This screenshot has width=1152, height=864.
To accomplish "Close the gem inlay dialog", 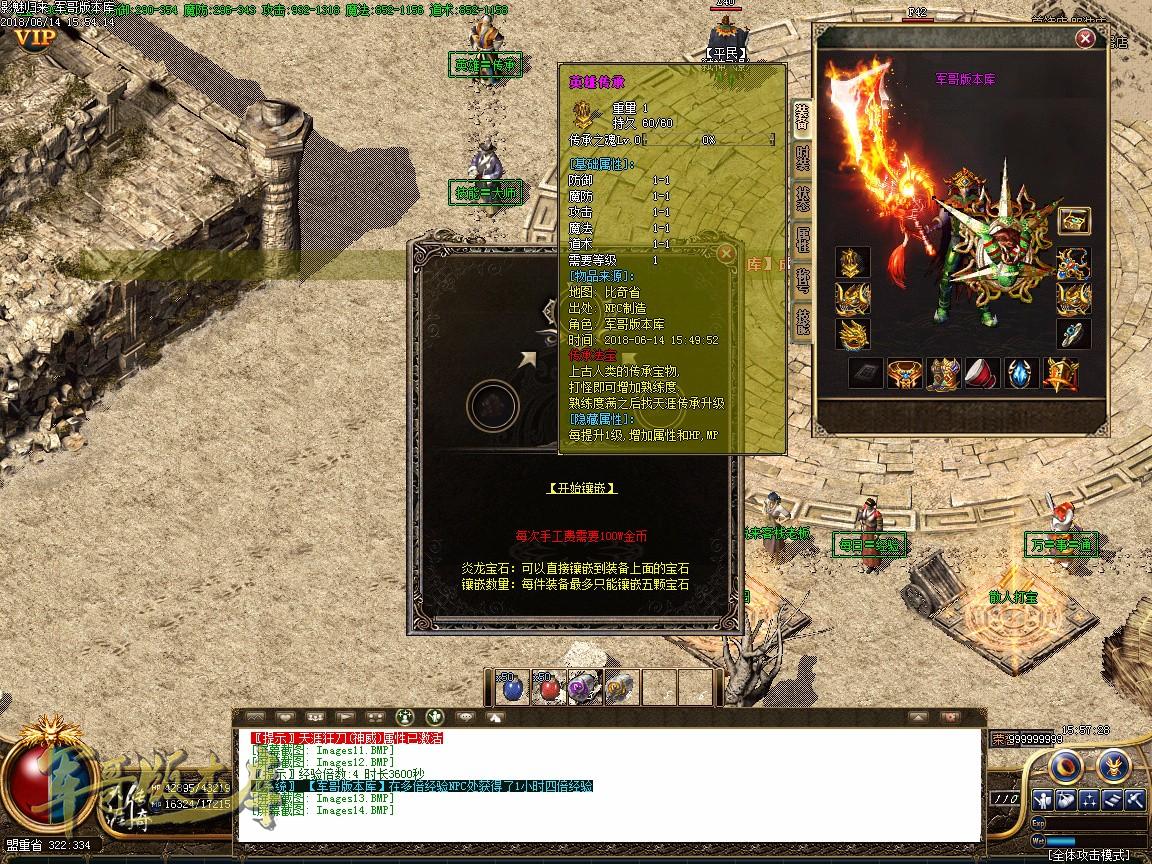I will (x=727, y=254).
